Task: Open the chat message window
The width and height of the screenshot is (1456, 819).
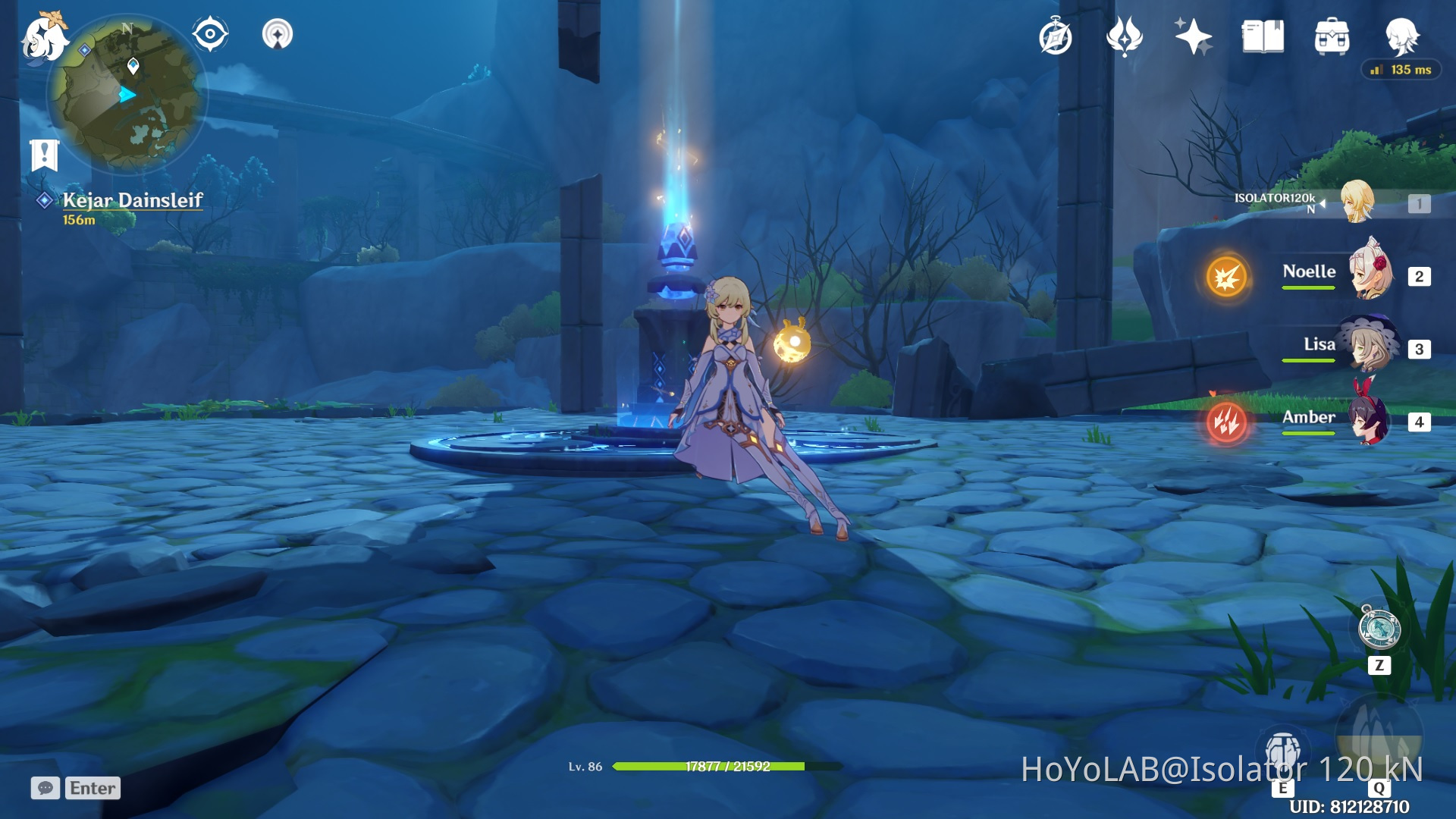Action: point(47,789)
